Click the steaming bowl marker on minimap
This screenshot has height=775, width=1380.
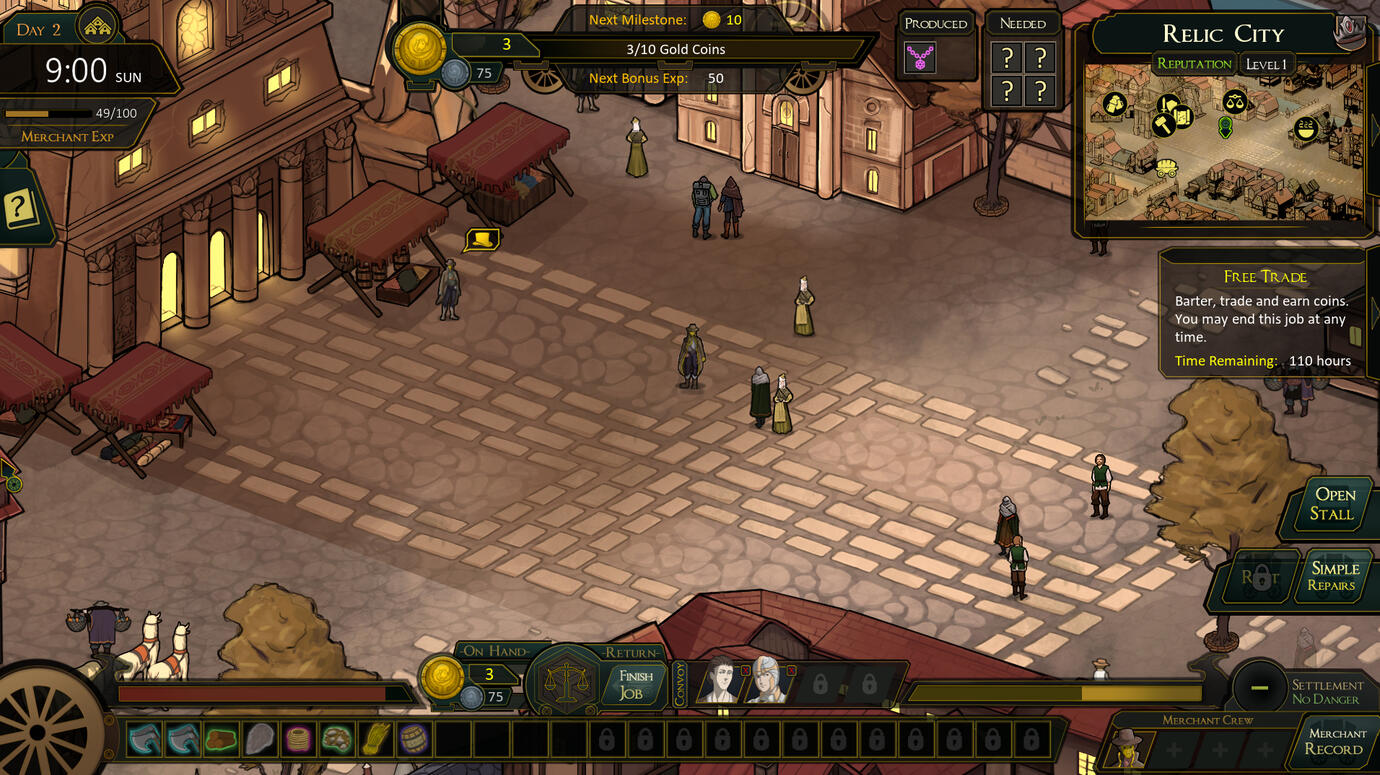click(x=1306, y=128)
